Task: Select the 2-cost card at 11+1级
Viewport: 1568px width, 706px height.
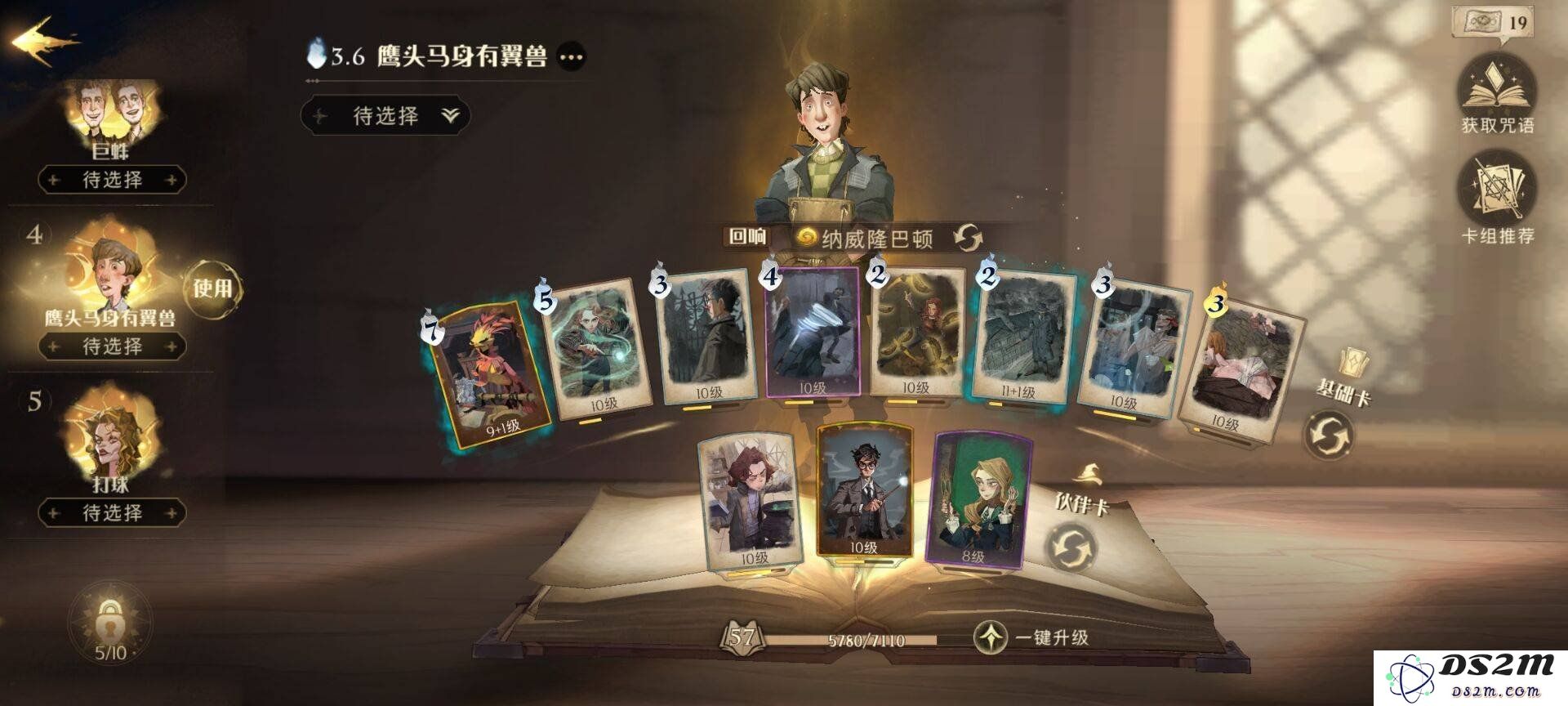Action: [1022, 337]
